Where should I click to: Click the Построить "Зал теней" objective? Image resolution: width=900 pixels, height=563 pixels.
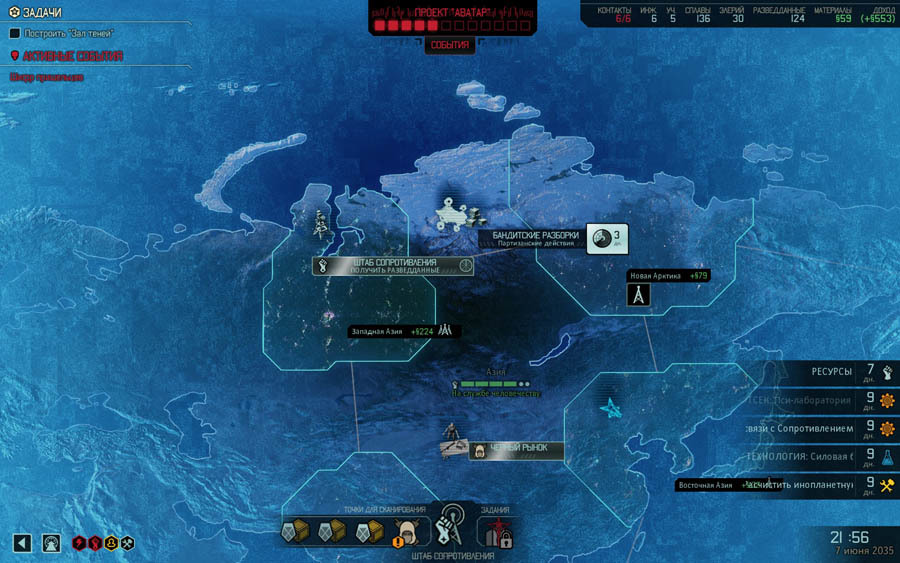point(68,33)
